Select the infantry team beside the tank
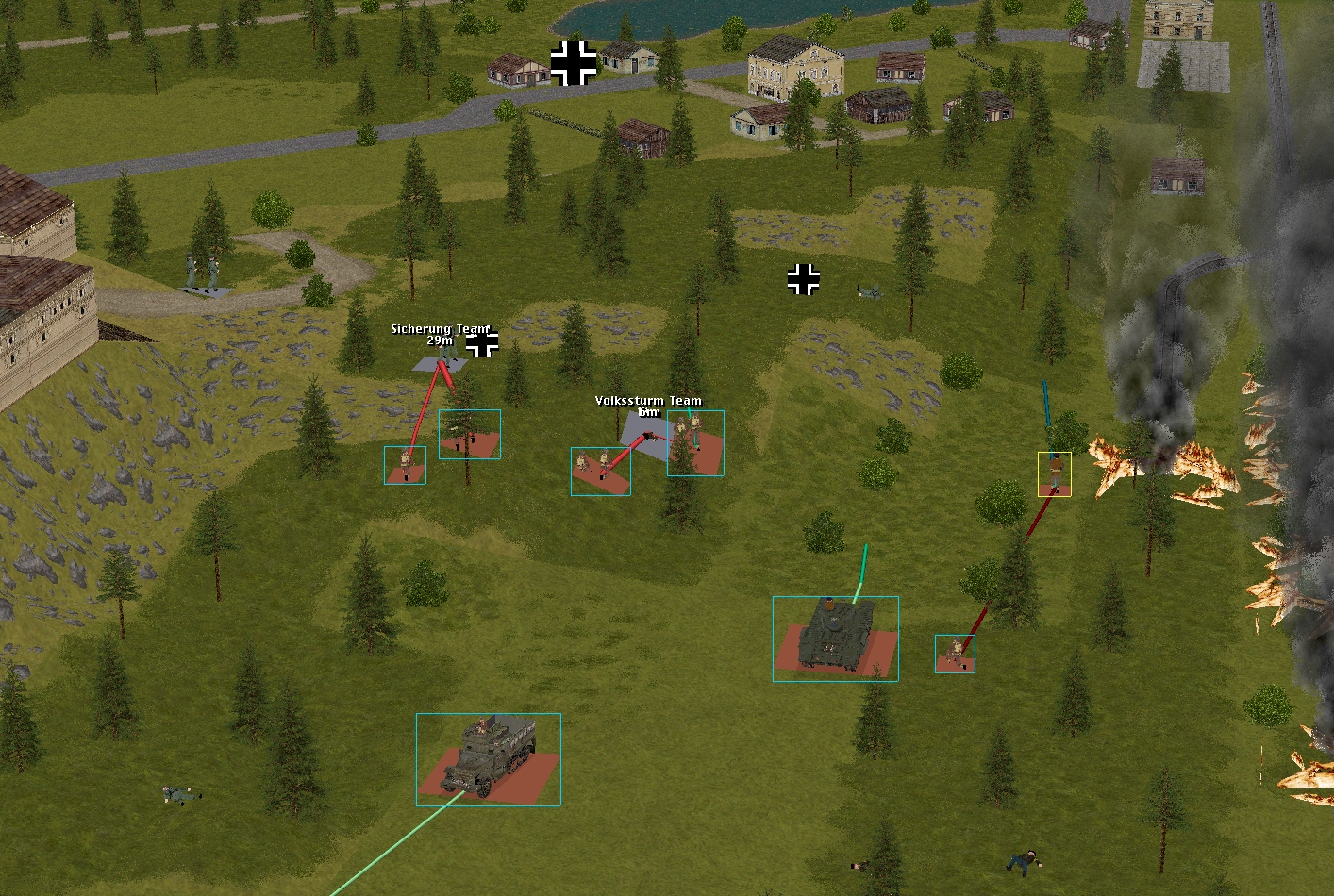1334x896 pixels. pyautogui.click(x=954, y=653)
